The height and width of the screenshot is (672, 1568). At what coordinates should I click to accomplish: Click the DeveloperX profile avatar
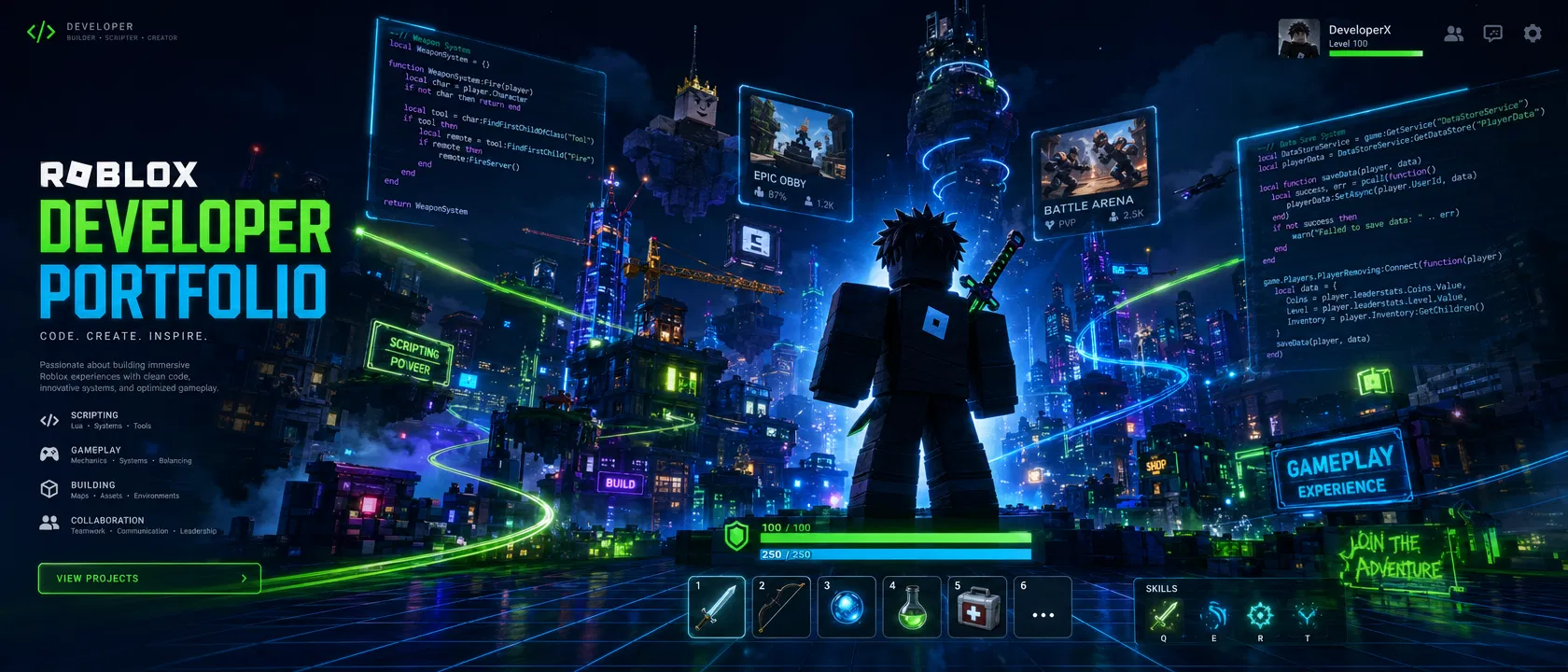pyautogui.click(x=1298, y=38)
